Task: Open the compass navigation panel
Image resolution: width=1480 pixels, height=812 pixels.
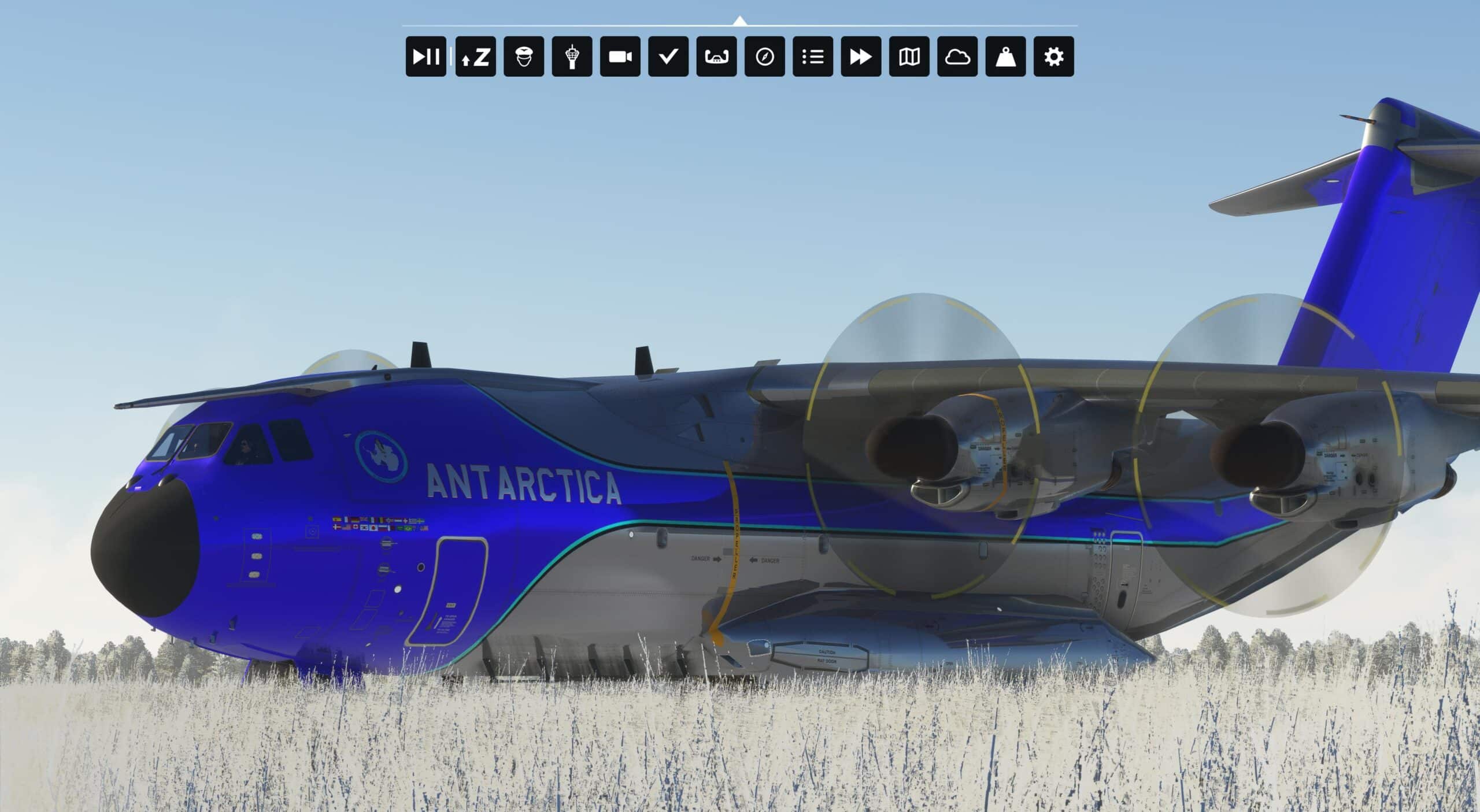Action: (765, 57)
